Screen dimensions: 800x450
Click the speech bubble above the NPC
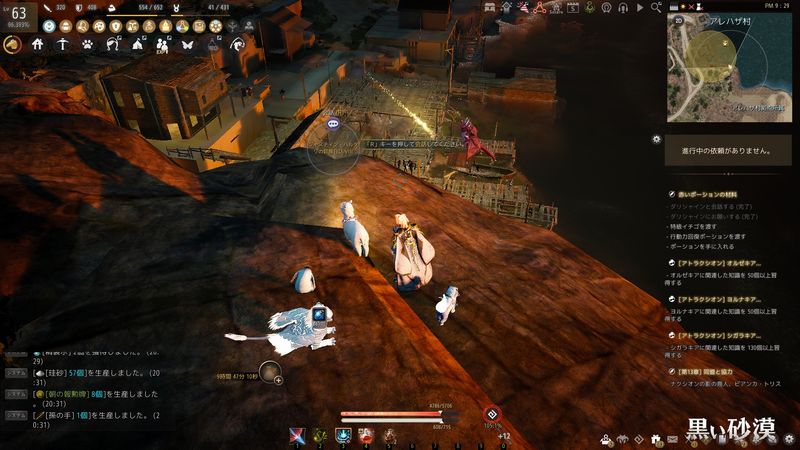click(333, 124)
